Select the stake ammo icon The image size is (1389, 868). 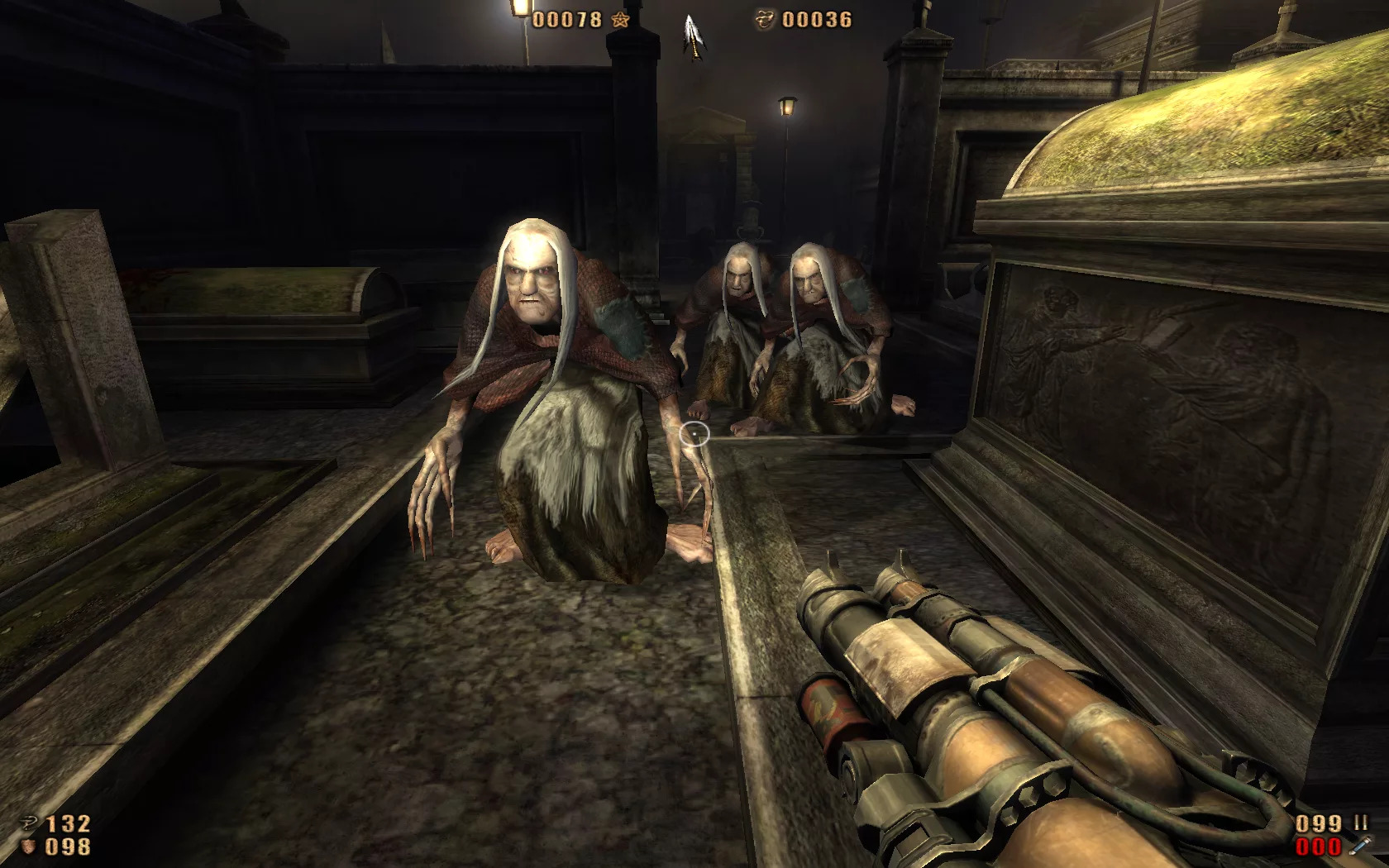[x=1359, y=846]
